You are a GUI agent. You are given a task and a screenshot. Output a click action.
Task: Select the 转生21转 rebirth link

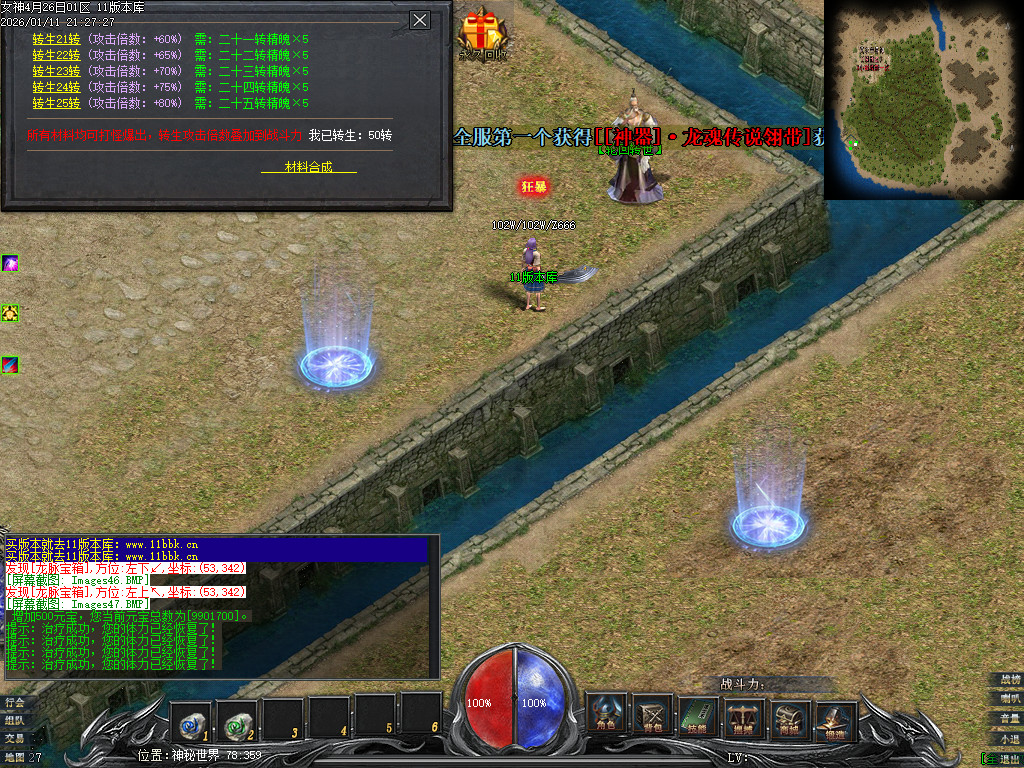56,39
